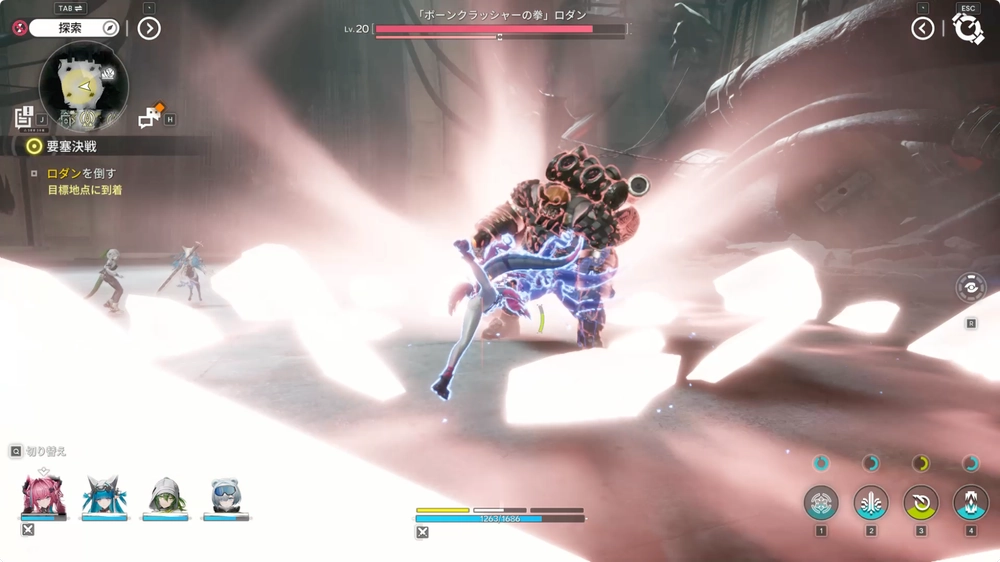Select the 要塞決戦 quest tracker
This screenshot has height=562, width=1000.
68,146
